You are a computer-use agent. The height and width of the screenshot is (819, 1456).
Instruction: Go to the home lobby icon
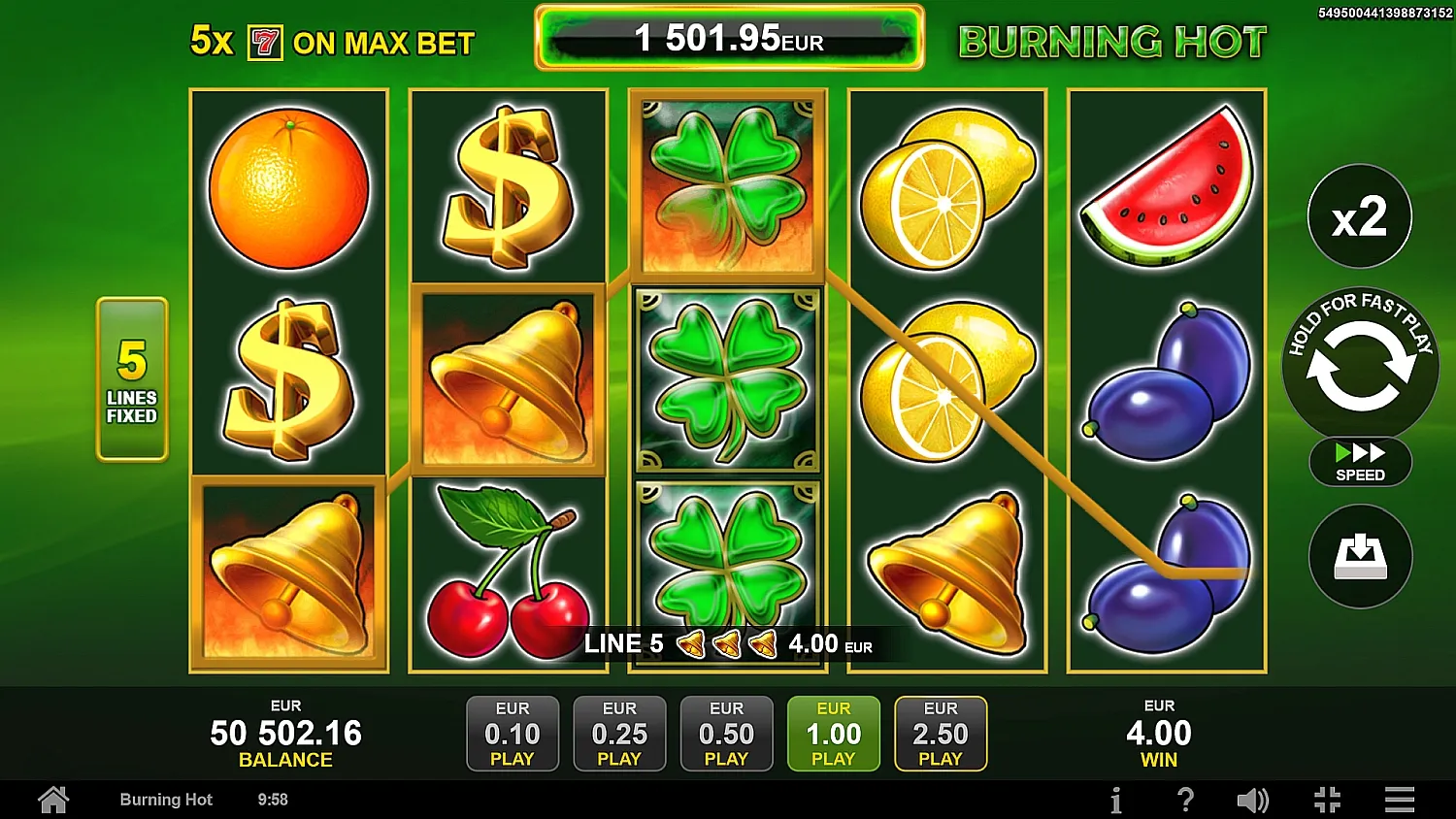(53, 800)
